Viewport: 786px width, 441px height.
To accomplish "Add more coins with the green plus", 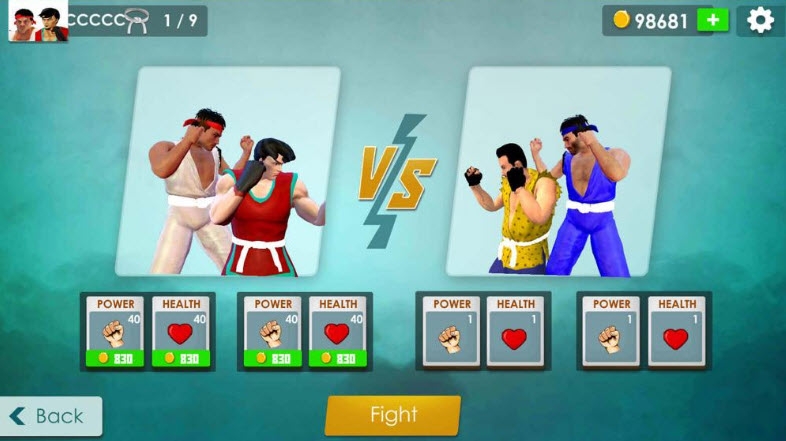I will pyautogui.click(x=712, y=20).
